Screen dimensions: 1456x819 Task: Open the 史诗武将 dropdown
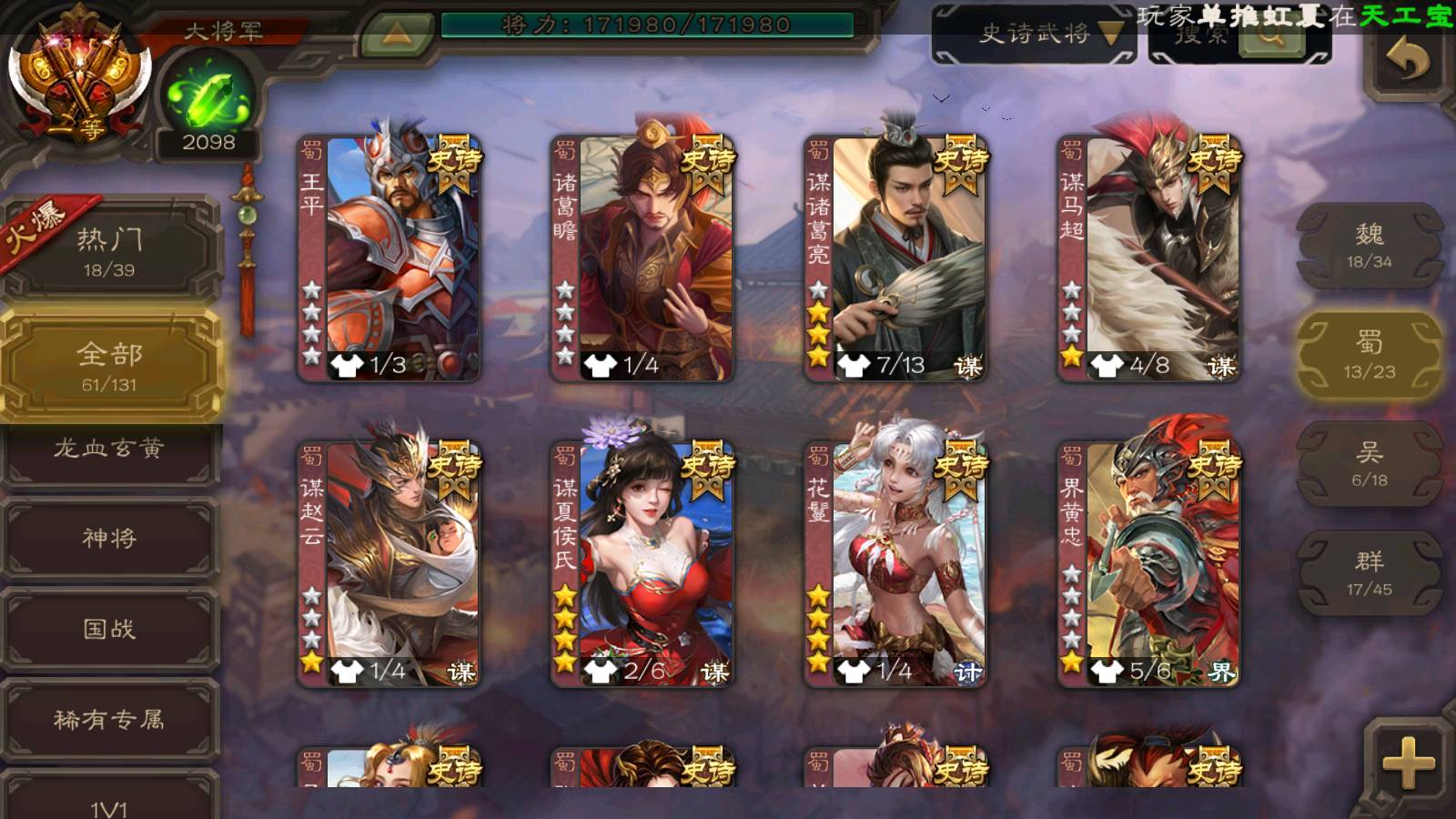1035,35
